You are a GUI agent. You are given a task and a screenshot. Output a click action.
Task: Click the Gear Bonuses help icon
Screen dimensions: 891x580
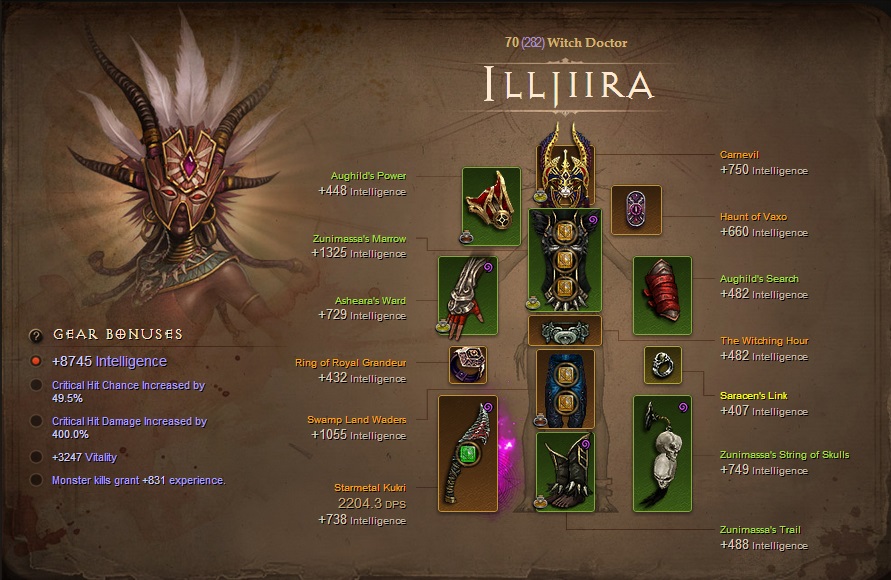[x=36, y=335]
